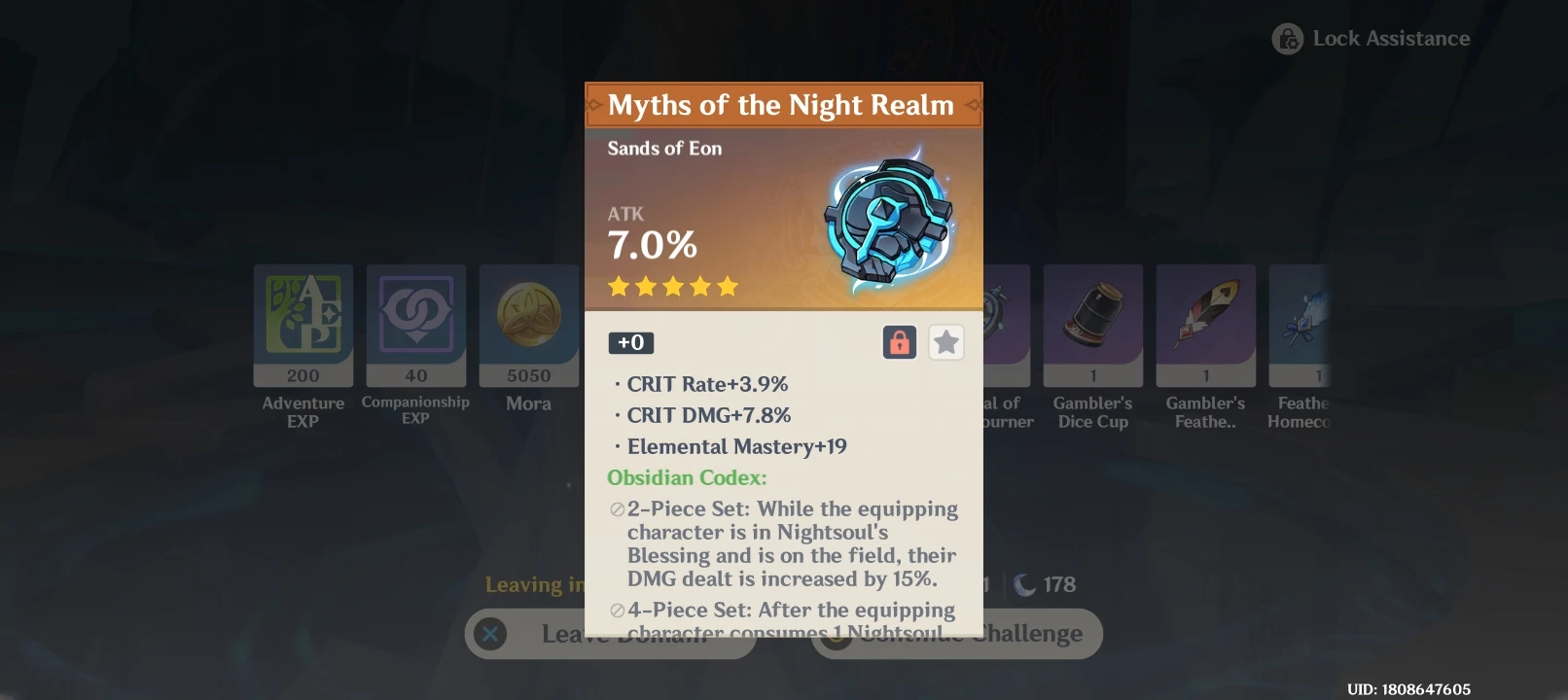The image size is (1568, 700).
Task: Click the Lock Assistance icon
Action: coord(1288,38)
